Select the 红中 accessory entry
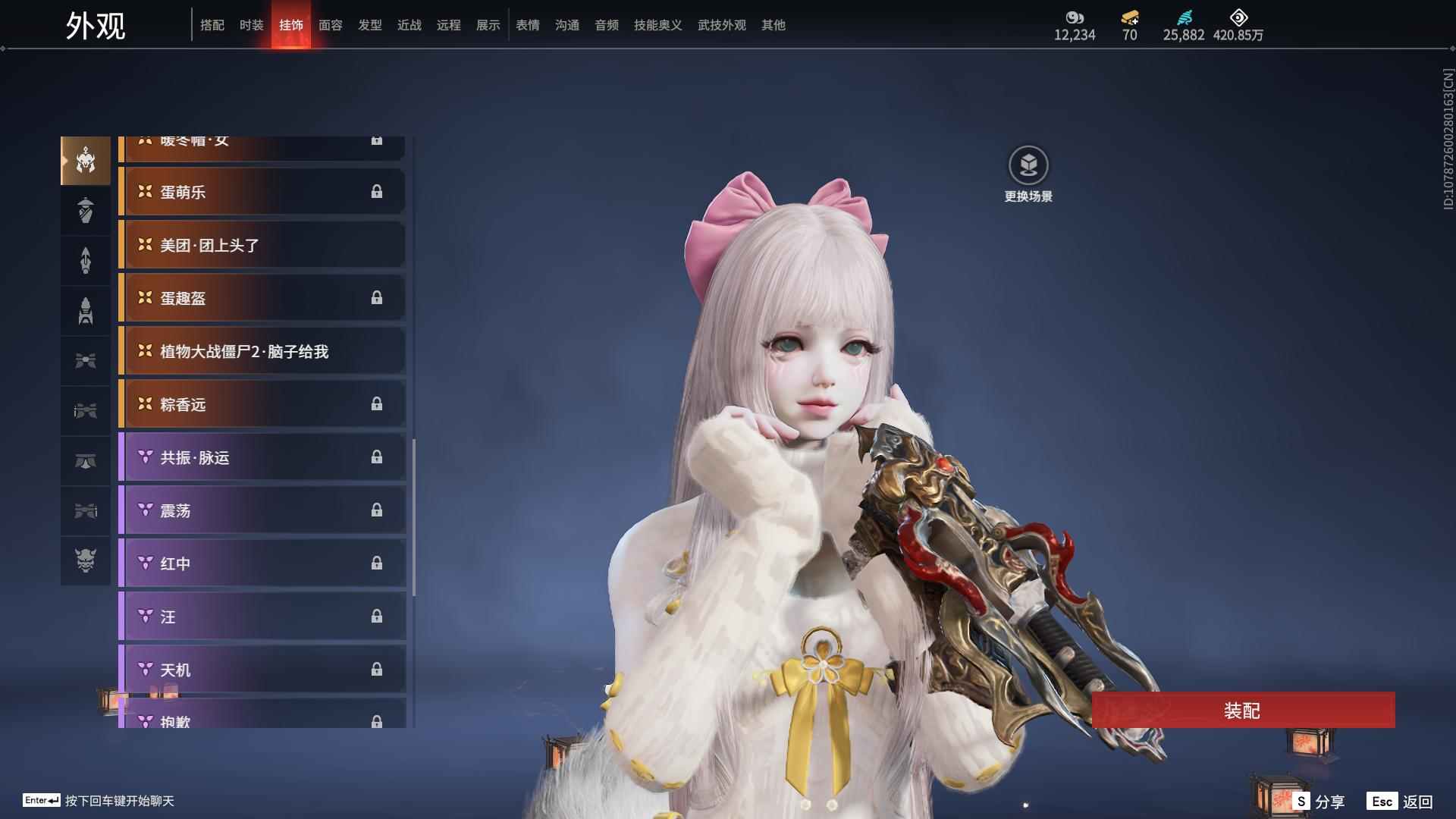The width and height of the screenshot is (1456, 819). click(x=262, y=563)
